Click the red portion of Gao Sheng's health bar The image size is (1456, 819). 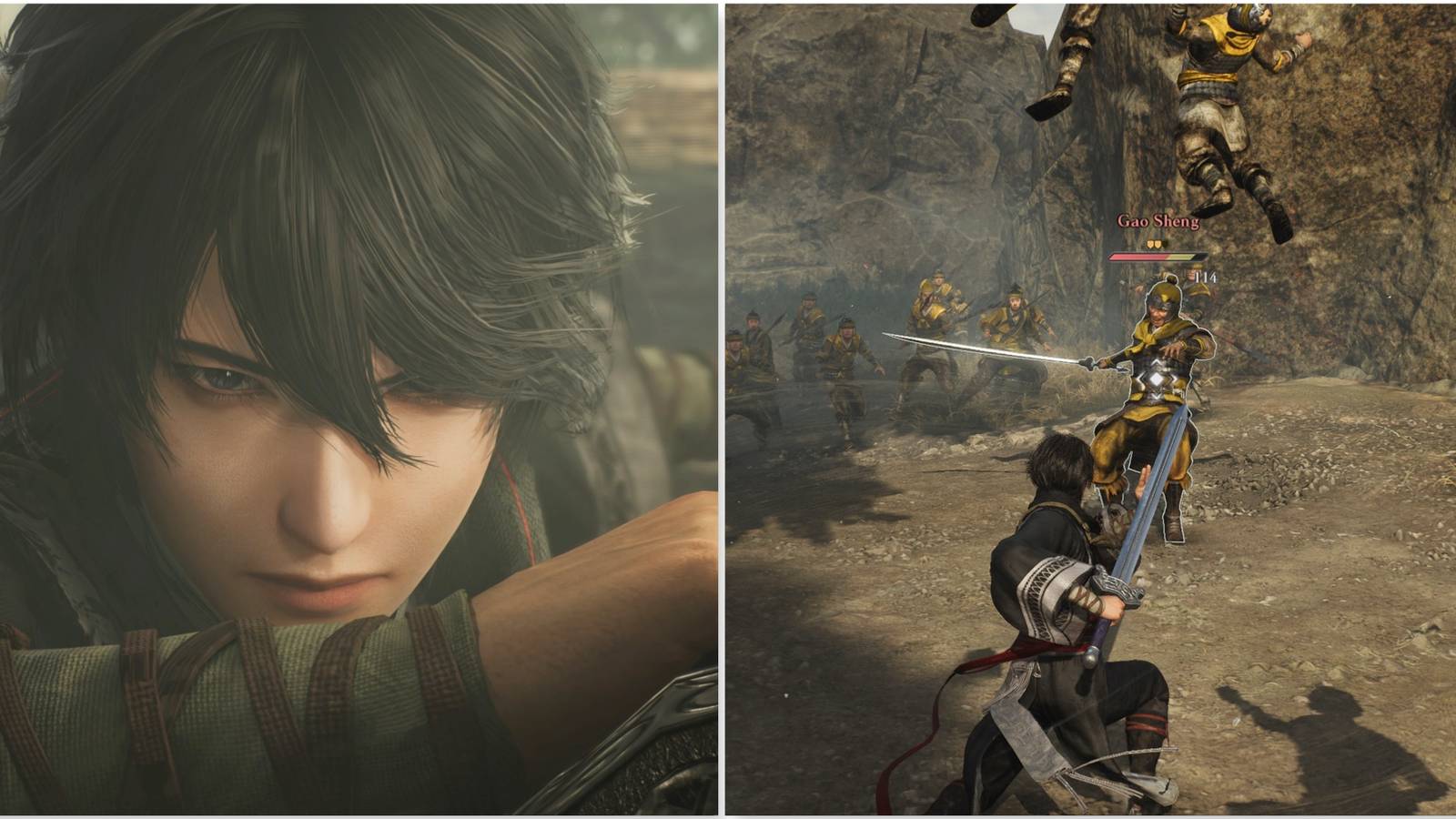pos(1137,256)
